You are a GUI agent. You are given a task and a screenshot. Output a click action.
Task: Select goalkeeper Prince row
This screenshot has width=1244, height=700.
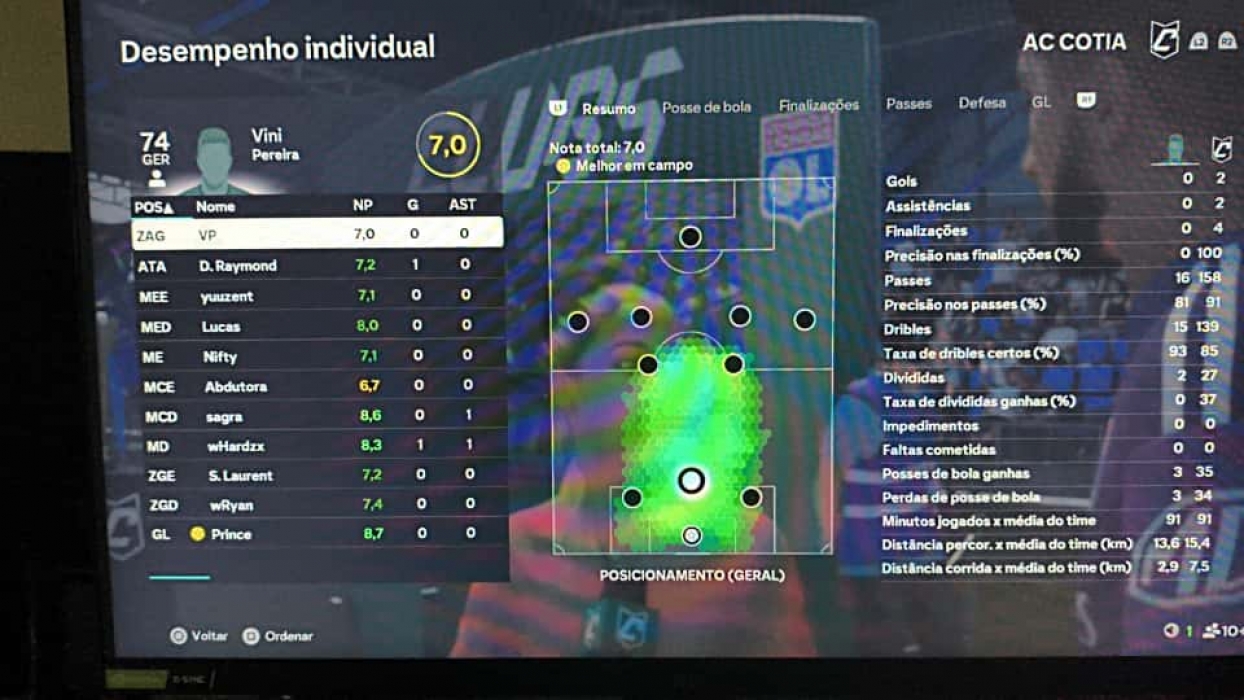coord(317,534)
